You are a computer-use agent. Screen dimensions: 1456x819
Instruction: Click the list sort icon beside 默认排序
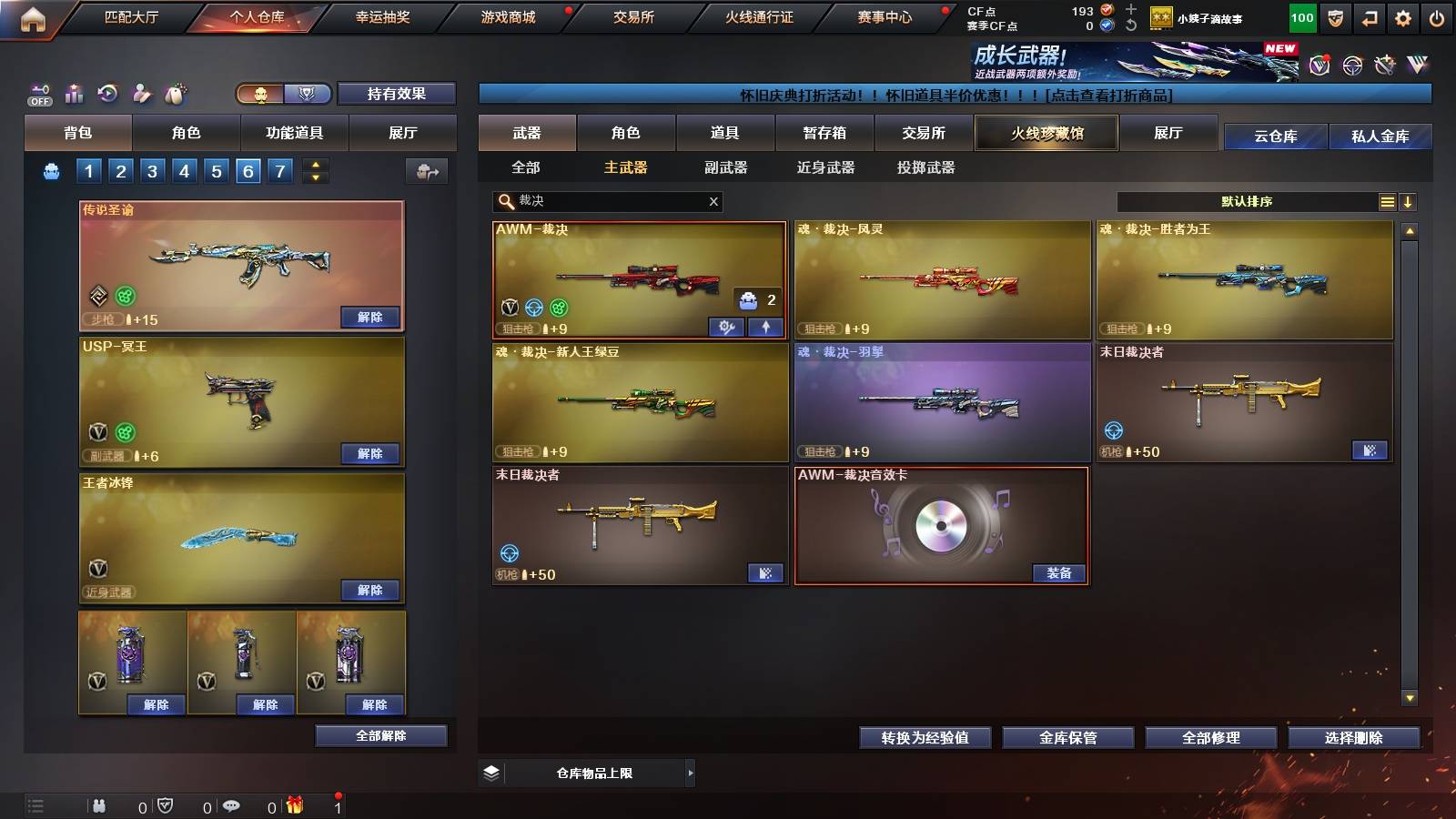pyautogui.click(x=1387, y=201)
